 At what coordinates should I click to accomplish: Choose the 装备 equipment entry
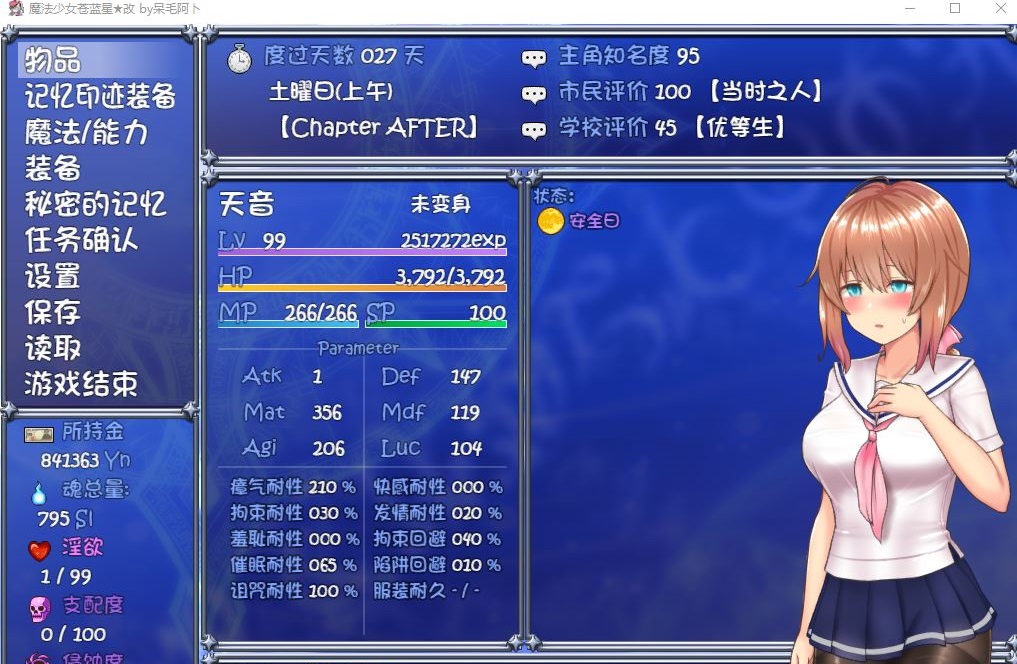tap(53, 168)
